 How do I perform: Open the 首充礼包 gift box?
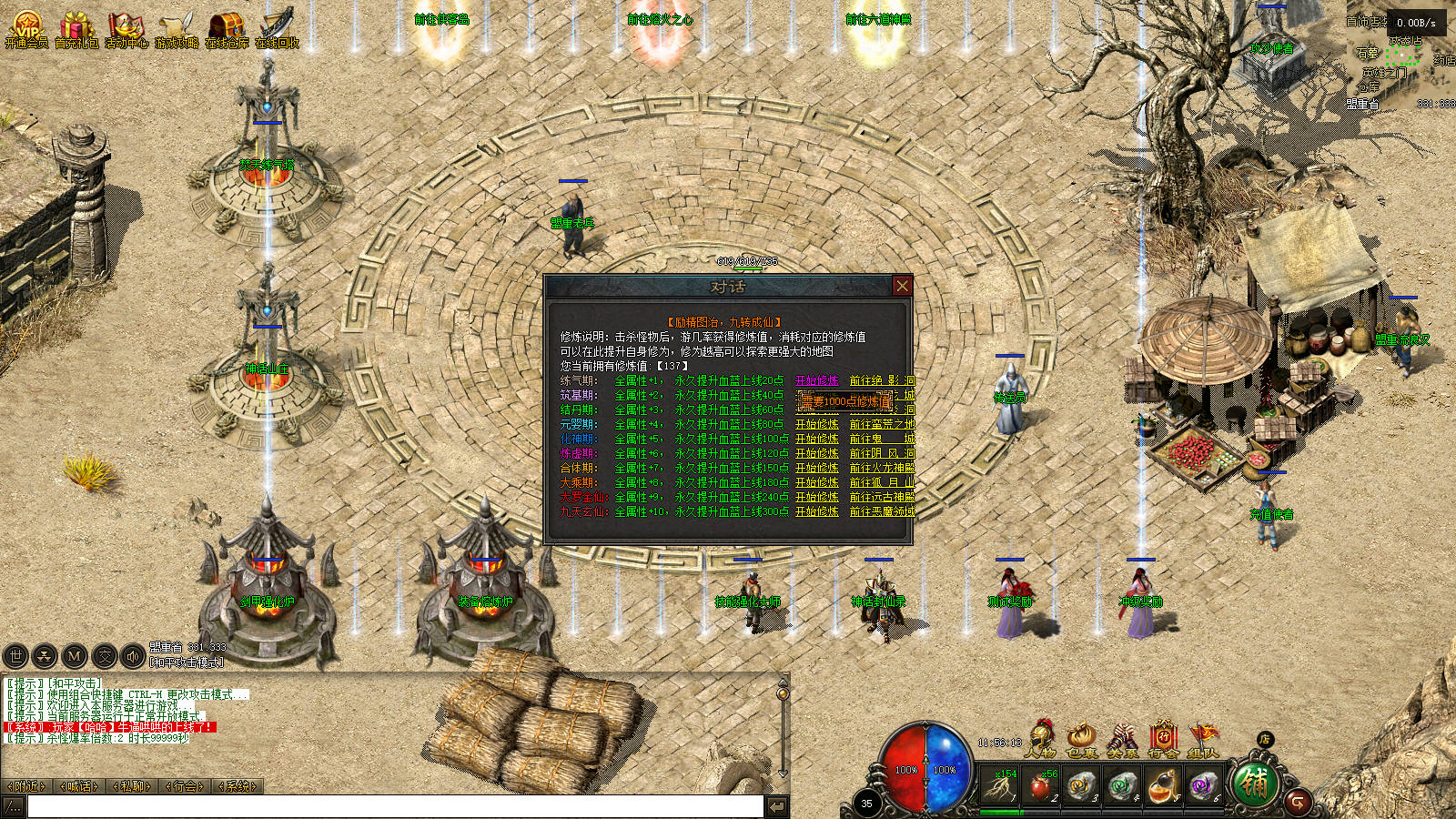76,28
